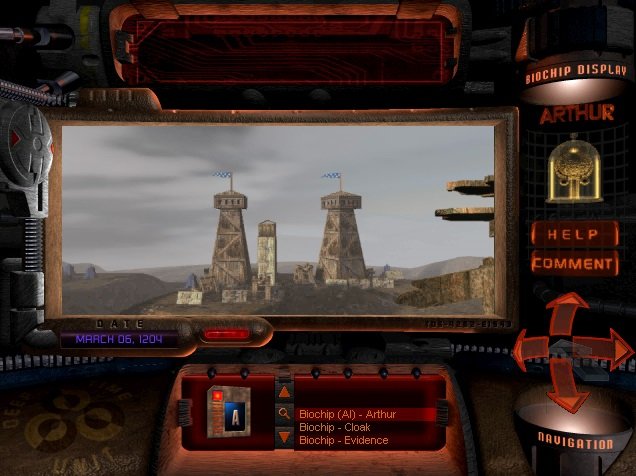
Task: Ask Arthur for a COMMENT
Action: click(573, 264)
